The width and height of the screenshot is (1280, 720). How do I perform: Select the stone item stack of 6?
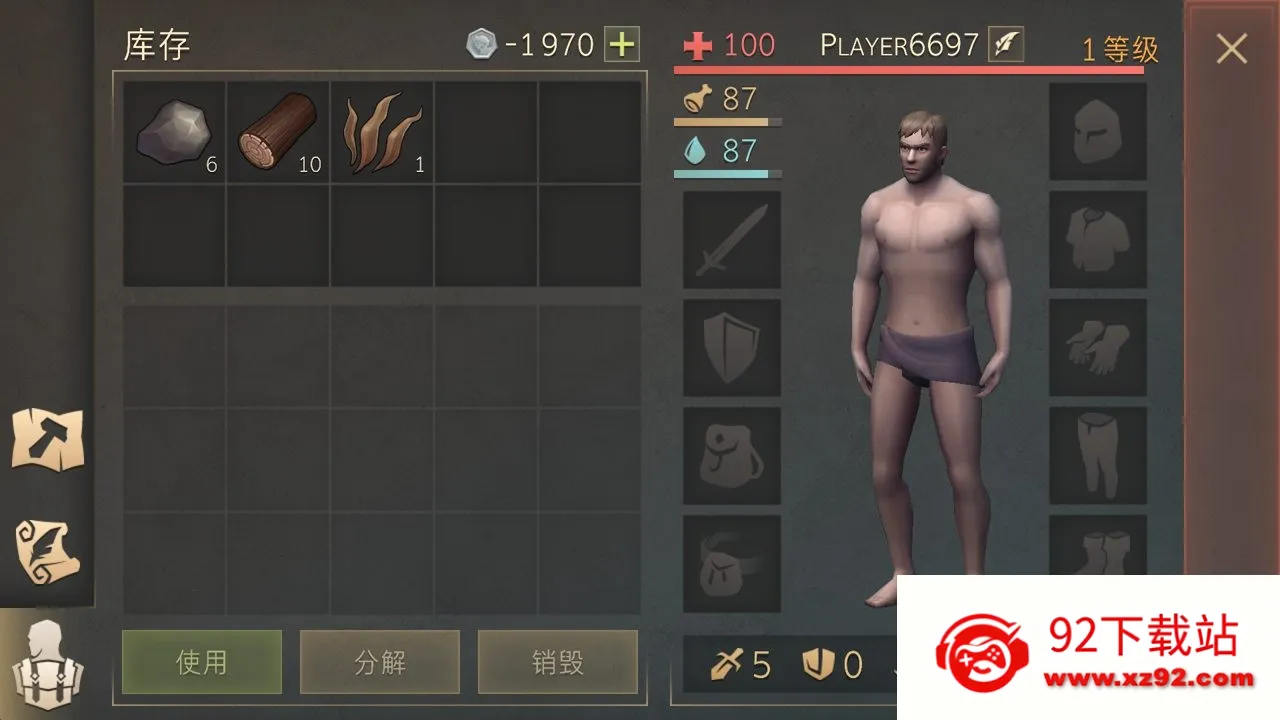point(174,133)
